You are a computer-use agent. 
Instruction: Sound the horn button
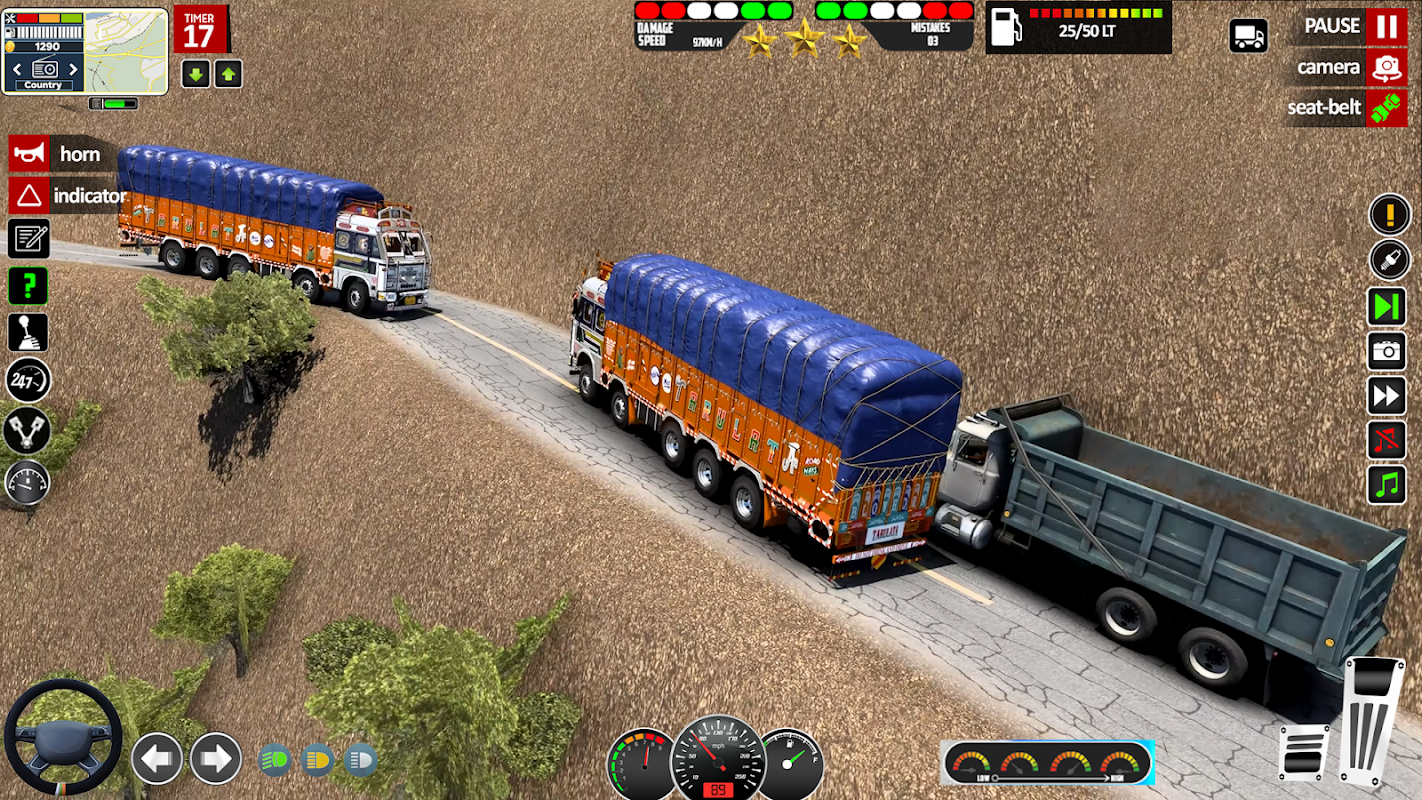coord(29,154)
